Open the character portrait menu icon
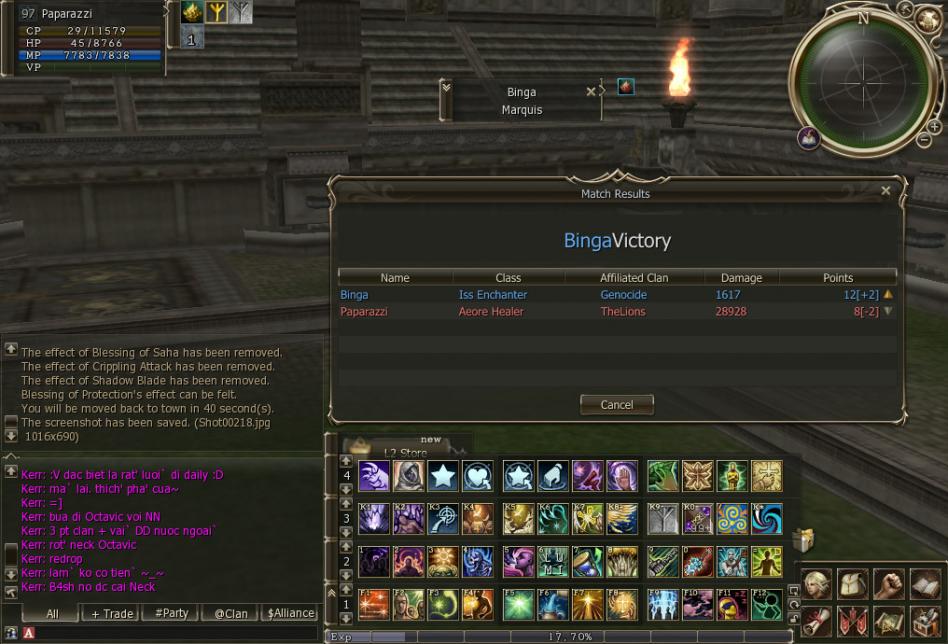The height and width of the screenshot is (644, 948). coord(816,583)
